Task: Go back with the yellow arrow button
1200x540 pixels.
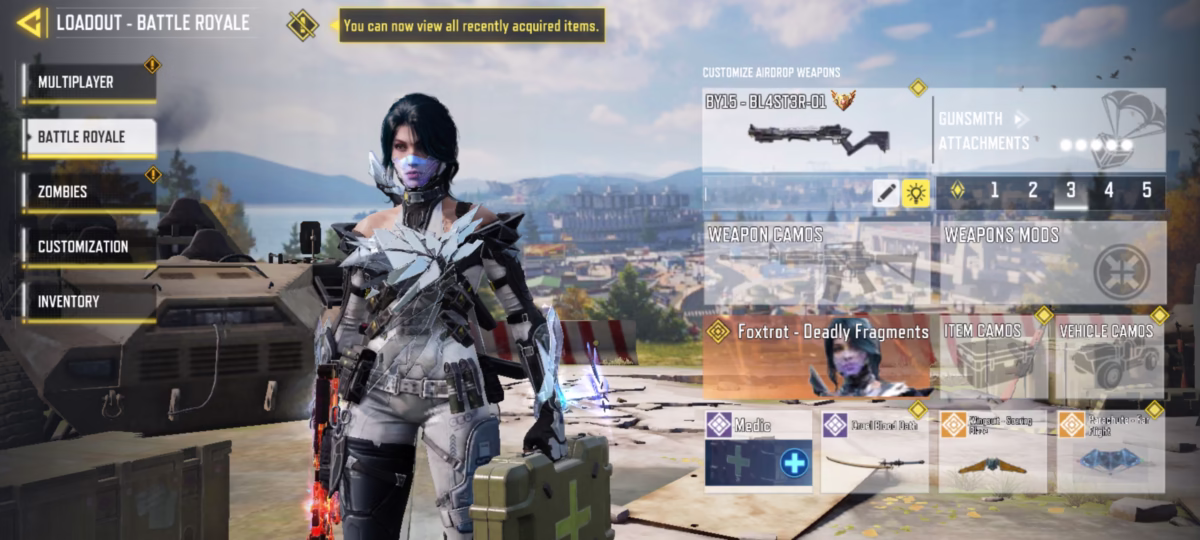Action: click(30, 22)
